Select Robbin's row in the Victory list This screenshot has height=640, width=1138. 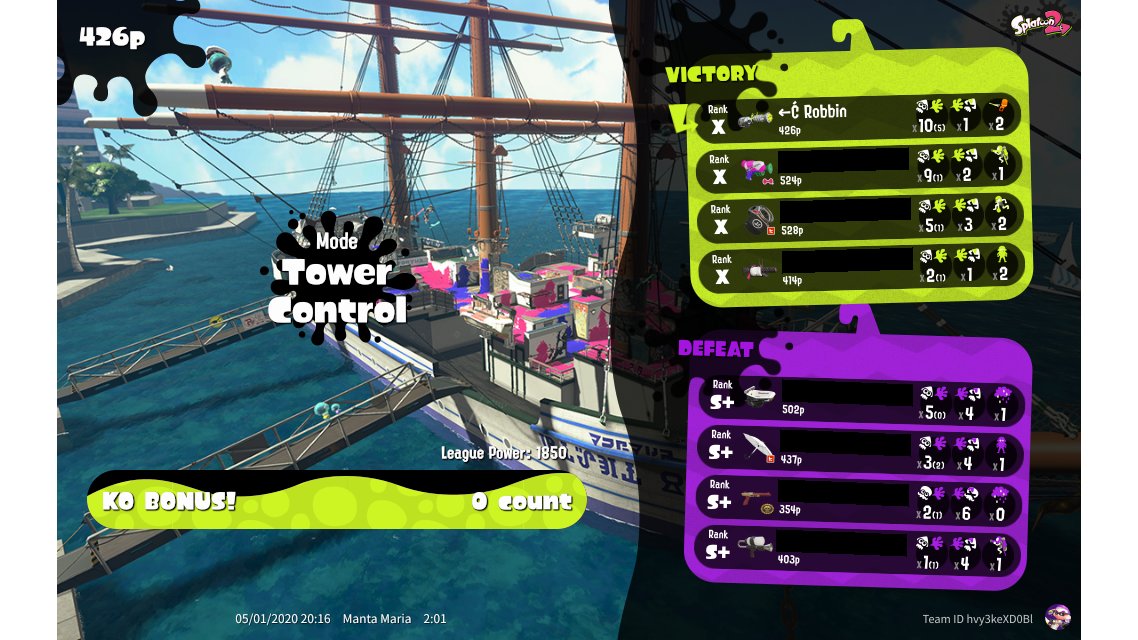(860, 118)
